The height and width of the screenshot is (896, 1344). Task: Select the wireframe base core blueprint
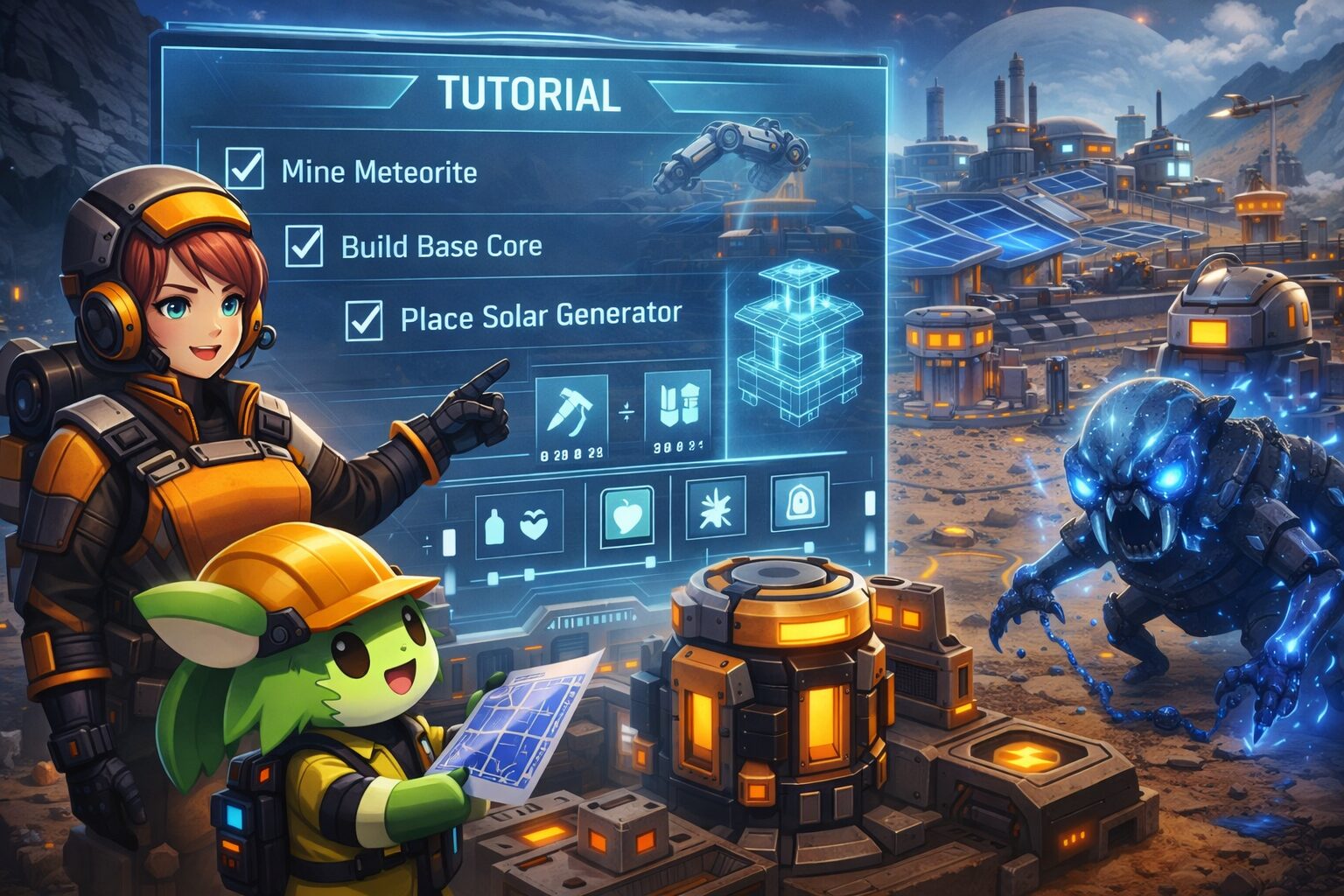click(780, 346)
